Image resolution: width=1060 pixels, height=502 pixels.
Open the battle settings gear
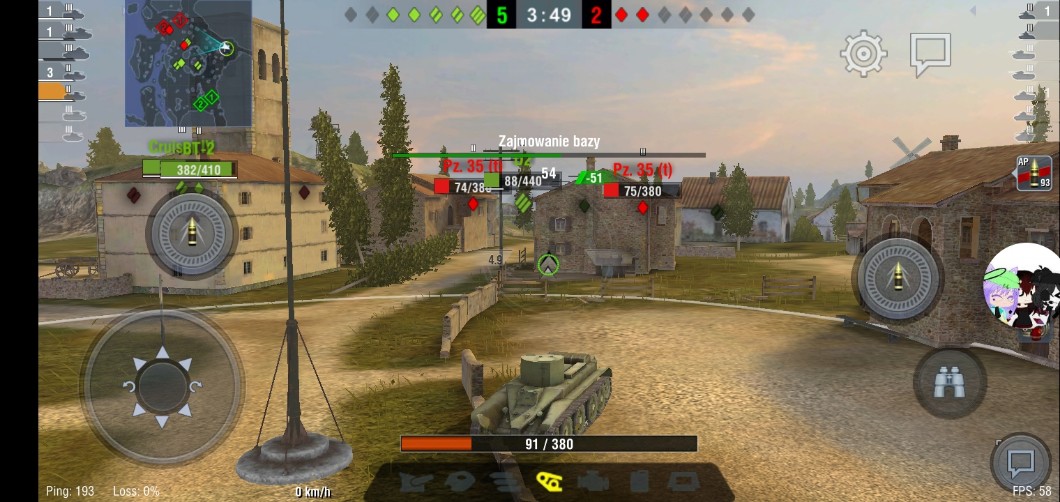864,53
